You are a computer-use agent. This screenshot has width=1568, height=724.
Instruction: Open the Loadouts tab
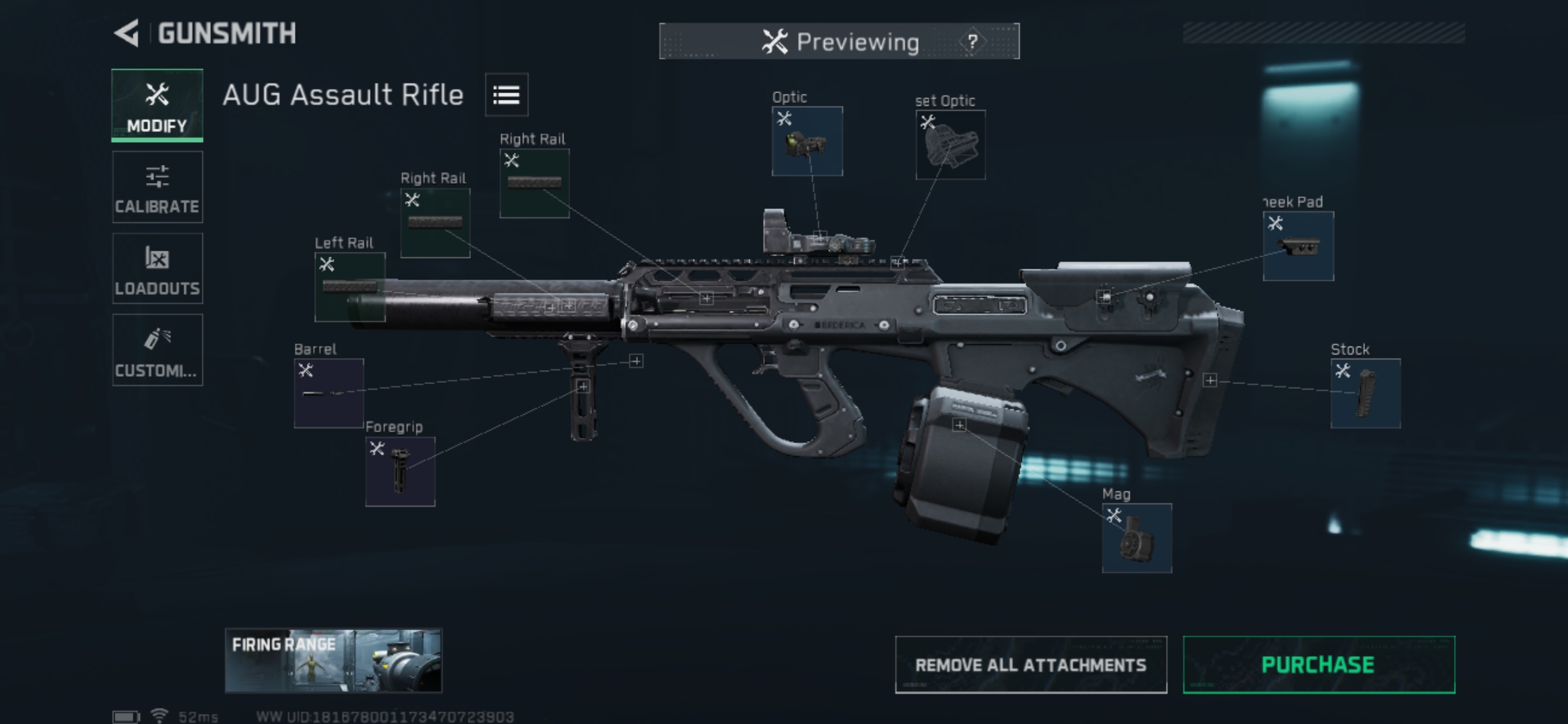click(157, 269)
